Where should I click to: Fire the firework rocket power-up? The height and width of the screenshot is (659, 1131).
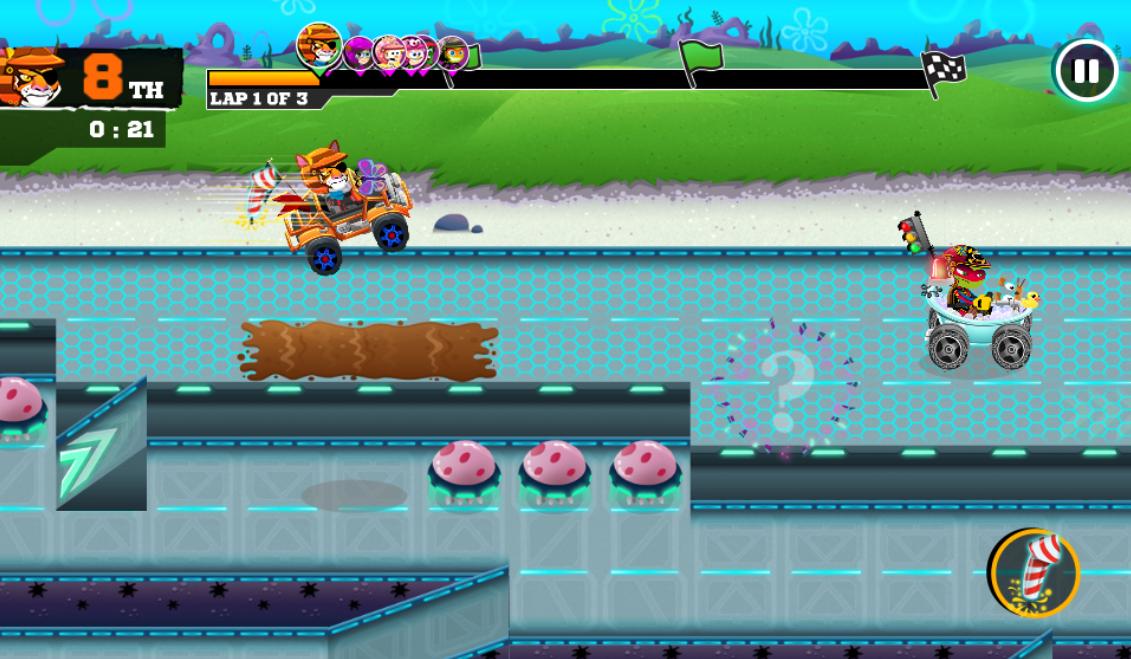click(x=1035, y=573)
